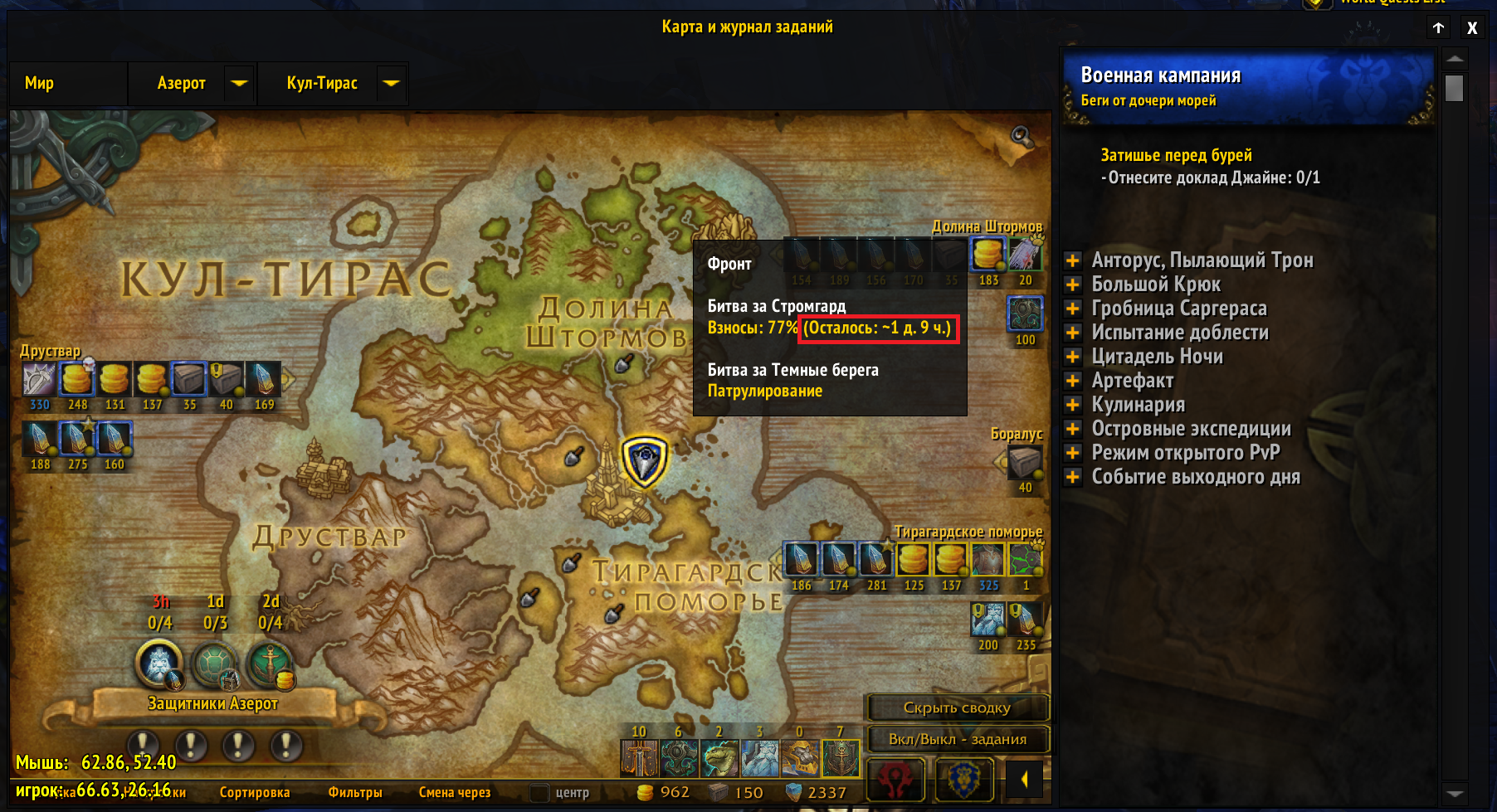
Task: Expand the Событие выходного дня category
Action: pyautogui.click(x=1073, y=477)
